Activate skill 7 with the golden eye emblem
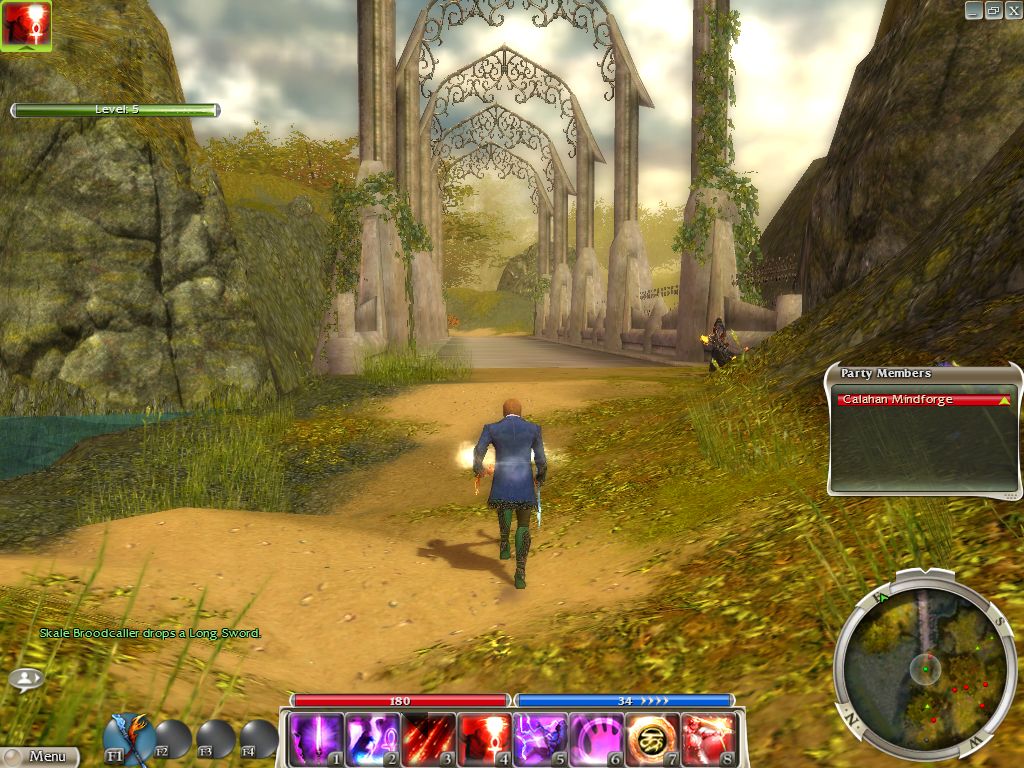The image size is (1024, 768). point(653,739)
